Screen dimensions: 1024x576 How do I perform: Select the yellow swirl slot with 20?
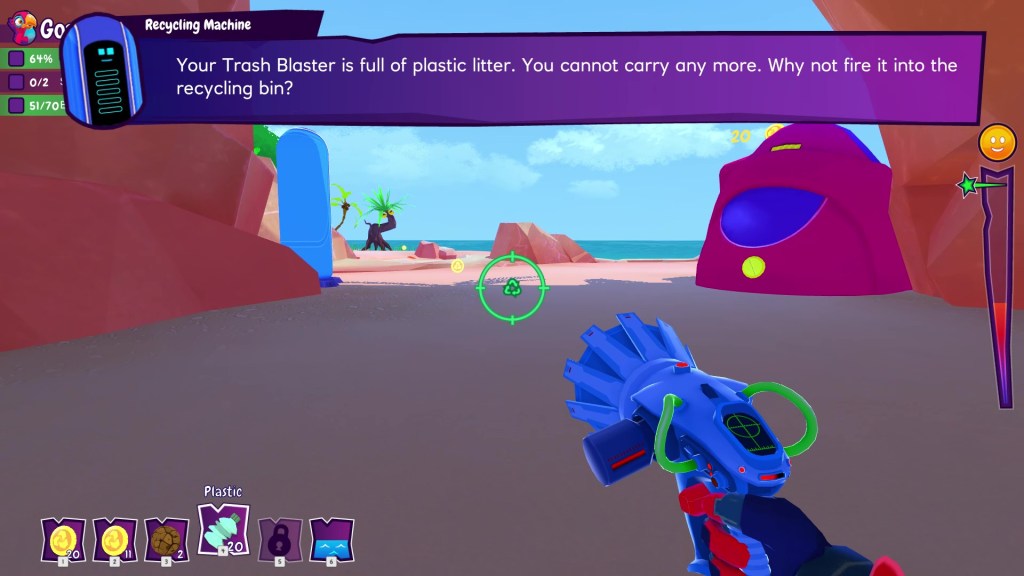pyautogui.click(x=60, y=540)
